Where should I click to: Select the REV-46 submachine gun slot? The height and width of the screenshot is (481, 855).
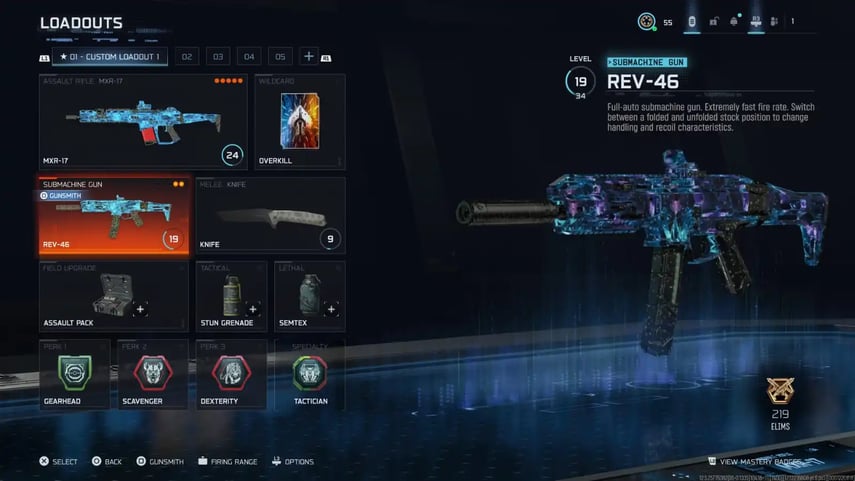(113, 215)
